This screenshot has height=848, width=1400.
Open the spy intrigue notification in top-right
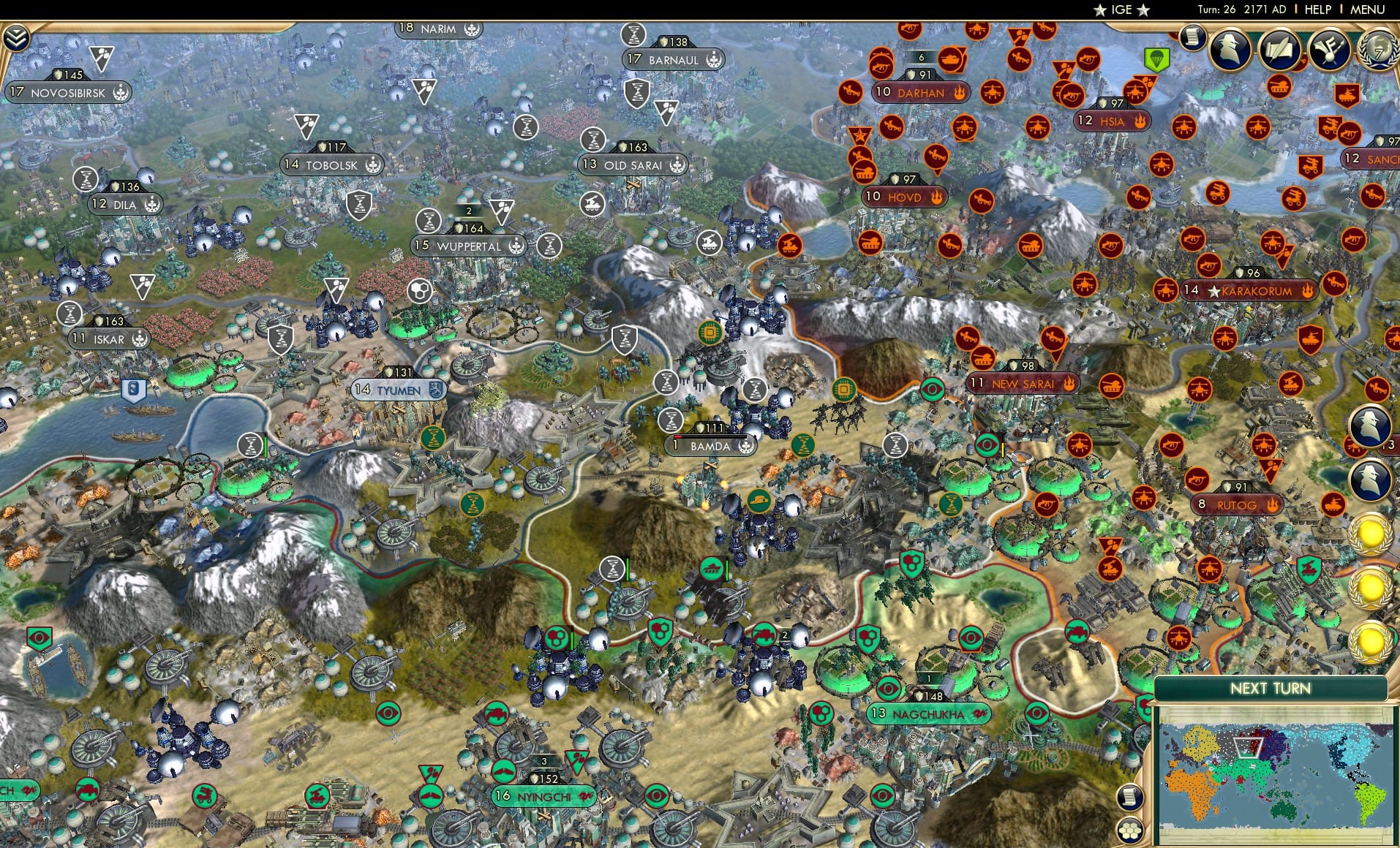point(1228,48)
